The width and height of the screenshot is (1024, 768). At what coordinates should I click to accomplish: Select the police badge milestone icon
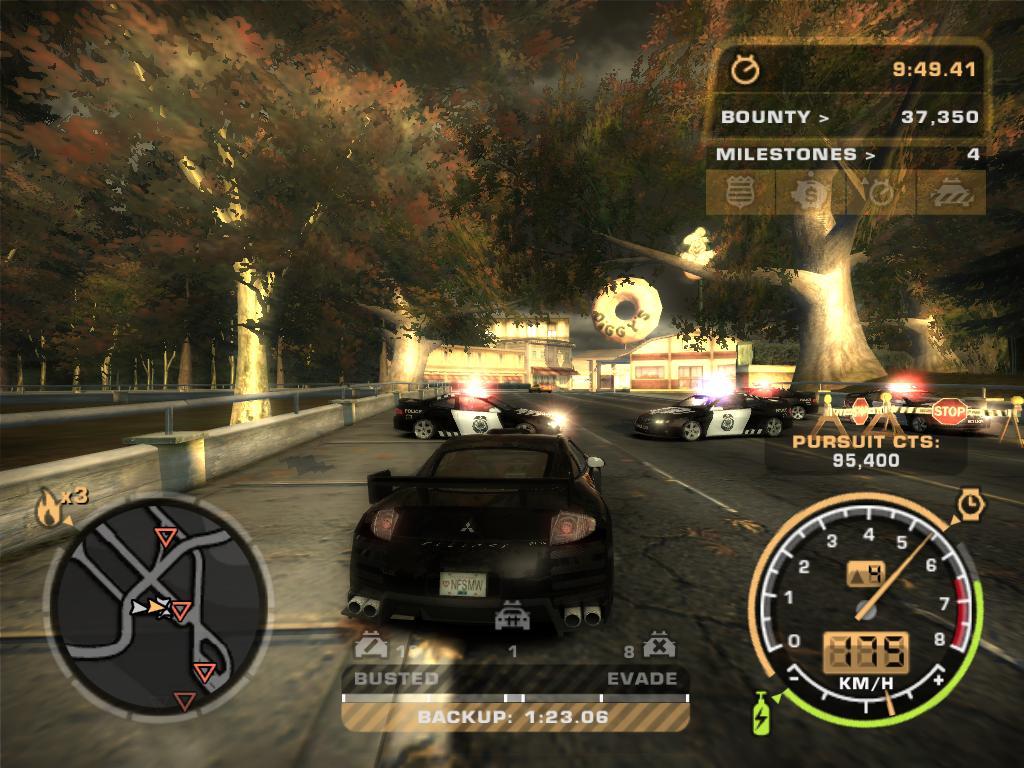point(740,192)
